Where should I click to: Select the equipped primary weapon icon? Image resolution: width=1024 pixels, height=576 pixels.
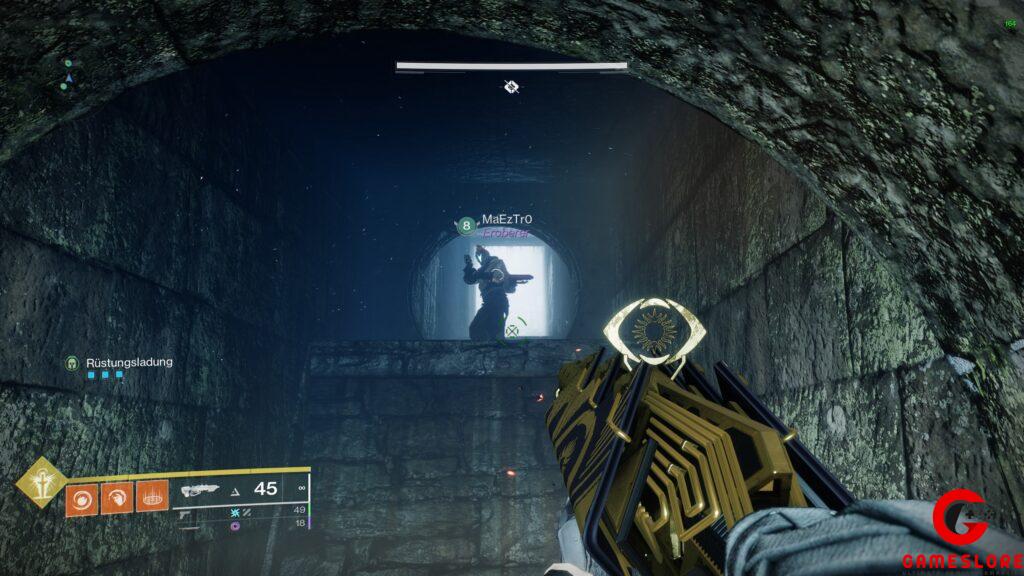[200, 490]
